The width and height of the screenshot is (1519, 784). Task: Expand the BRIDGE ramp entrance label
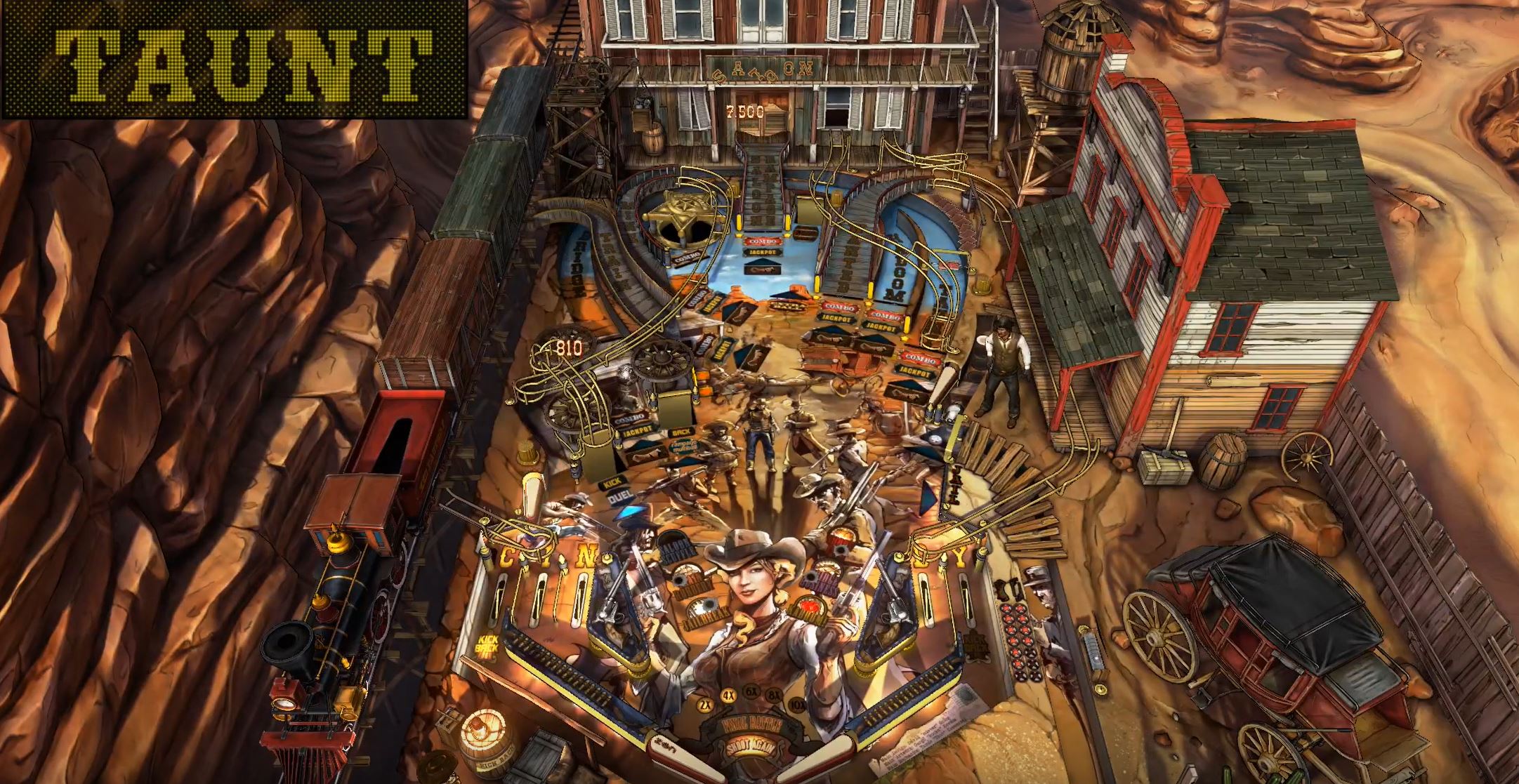pos(577,260)
